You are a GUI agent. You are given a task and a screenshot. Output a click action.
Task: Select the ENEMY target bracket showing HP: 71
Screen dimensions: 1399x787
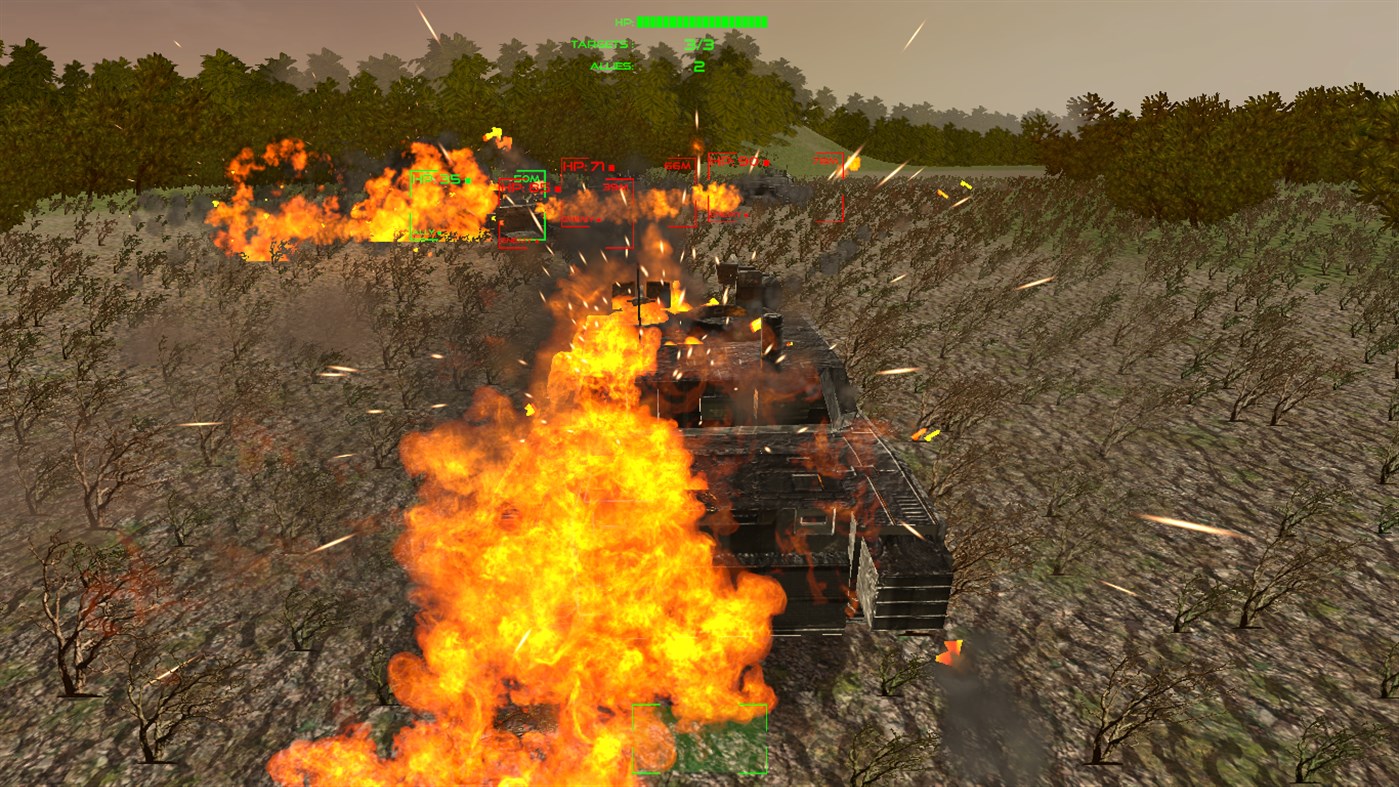click(x=583, y=165)
